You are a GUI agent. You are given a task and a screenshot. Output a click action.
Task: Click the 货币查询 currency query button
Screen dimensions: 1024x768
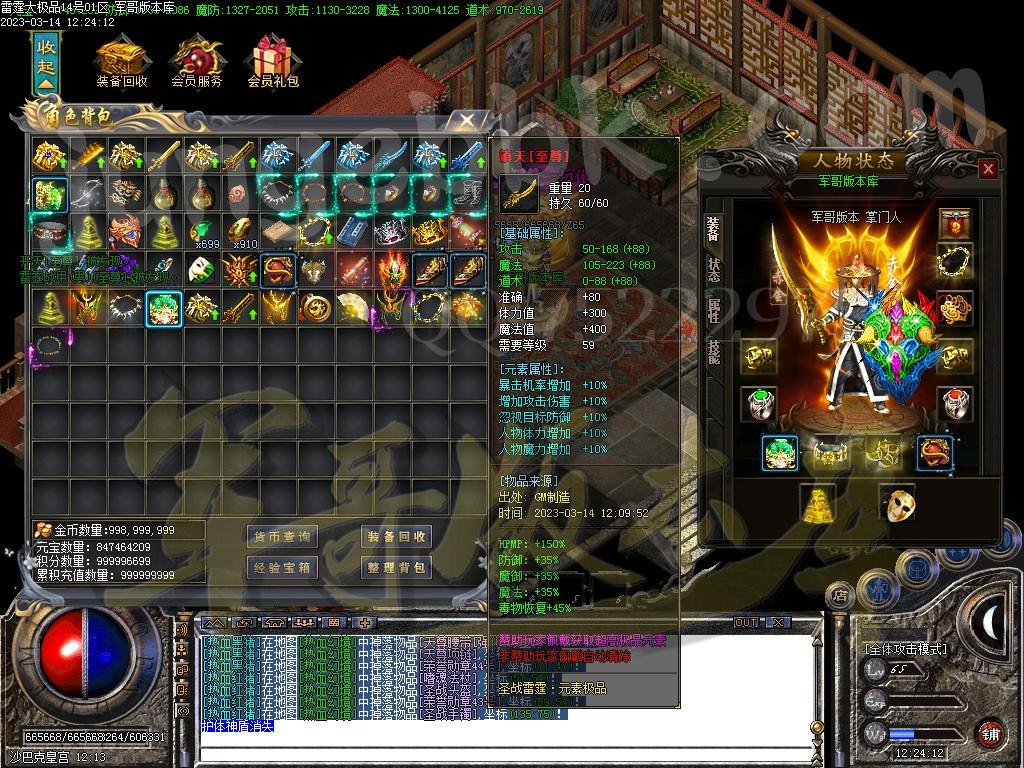[x=283, y=537]
